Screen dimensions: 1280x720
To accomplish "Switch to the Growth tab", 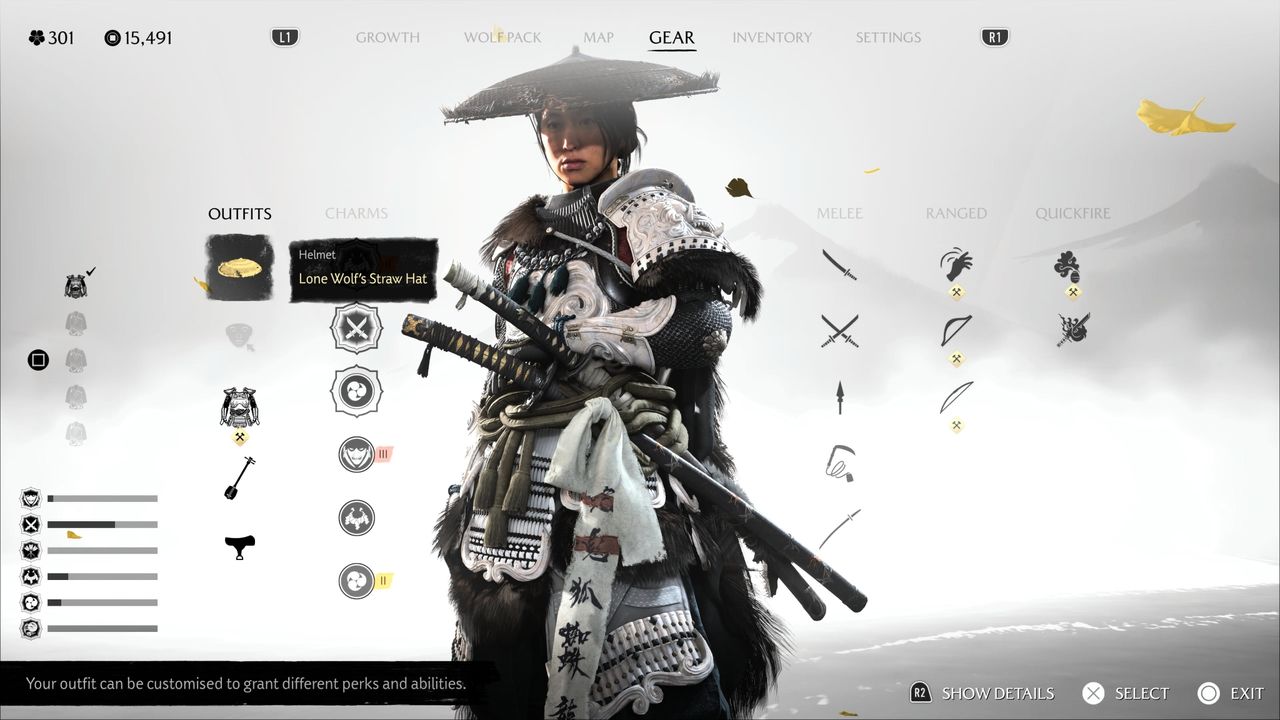I will point(387,38).
